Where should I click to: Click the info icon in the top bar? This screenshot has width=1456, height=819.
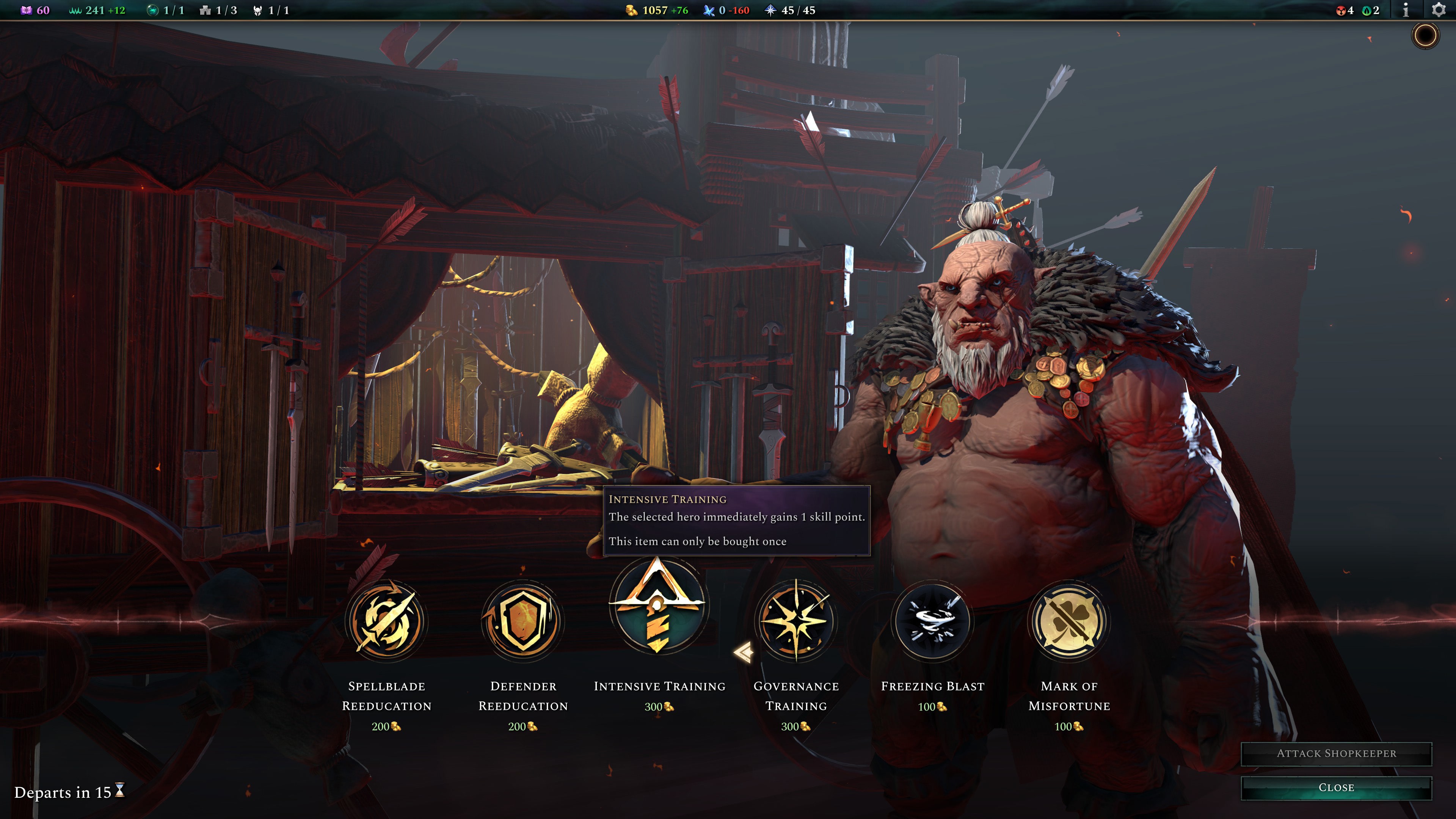pos(1405,9)
